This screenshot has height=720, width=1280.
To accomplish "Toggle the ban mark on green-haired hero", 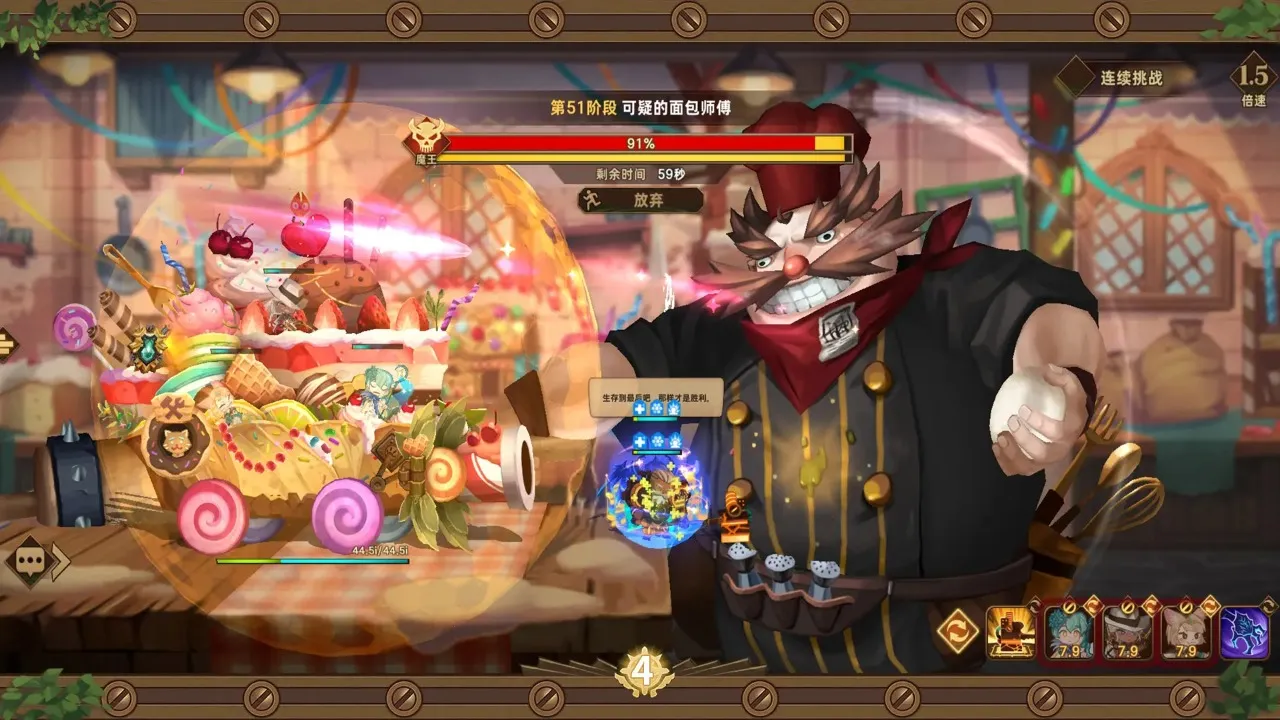I will pyautogui.click(x=1070, y=606).
